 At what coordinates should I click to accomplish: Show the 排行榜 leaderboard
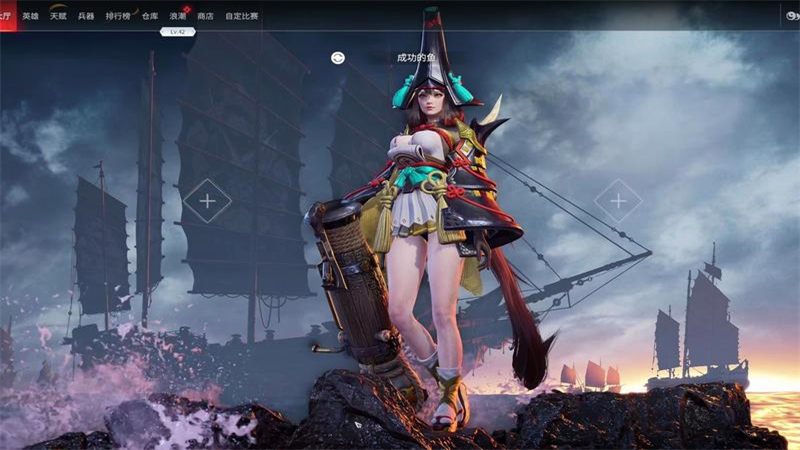pos(118,16)
